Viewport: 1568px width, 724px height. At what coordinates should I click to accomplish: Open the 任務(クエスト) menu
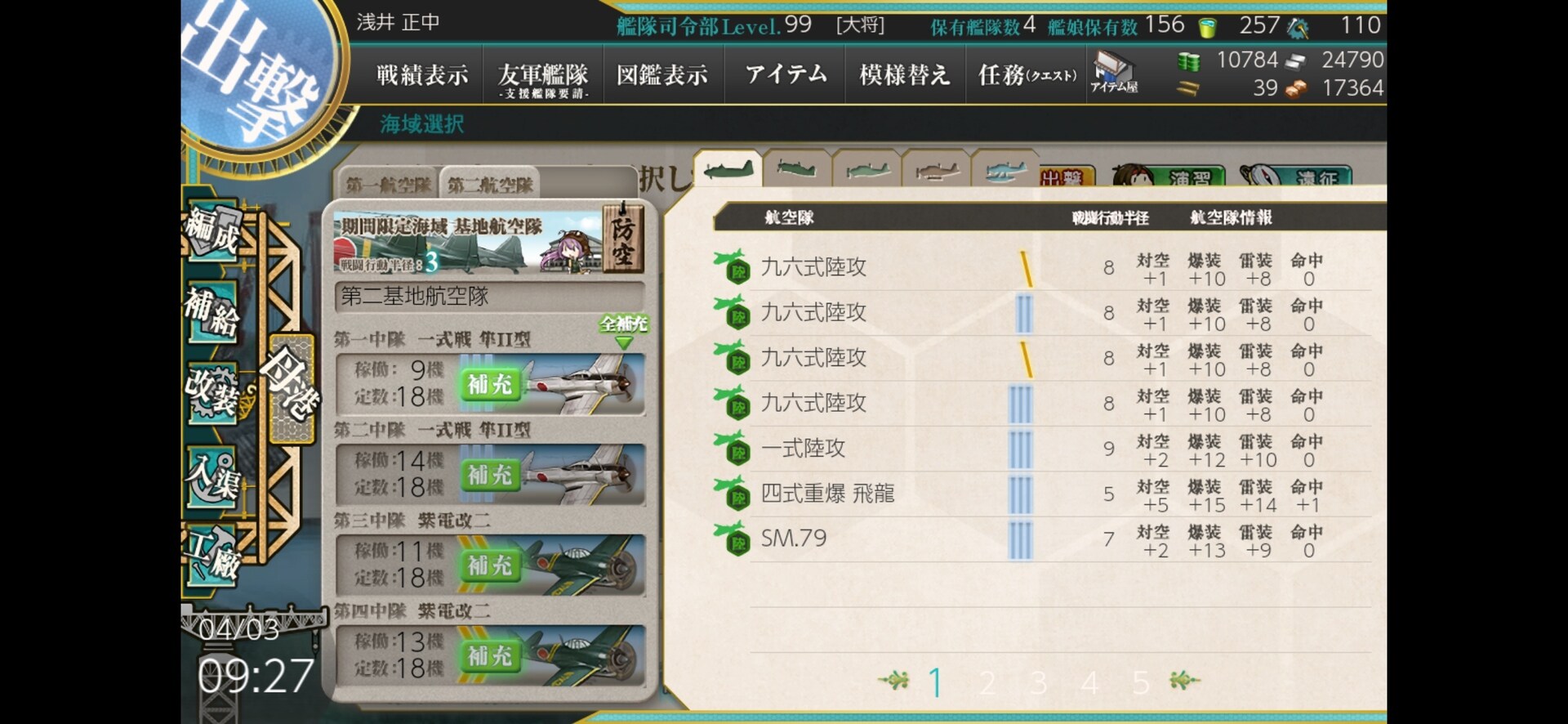(x=1027, y=74)
